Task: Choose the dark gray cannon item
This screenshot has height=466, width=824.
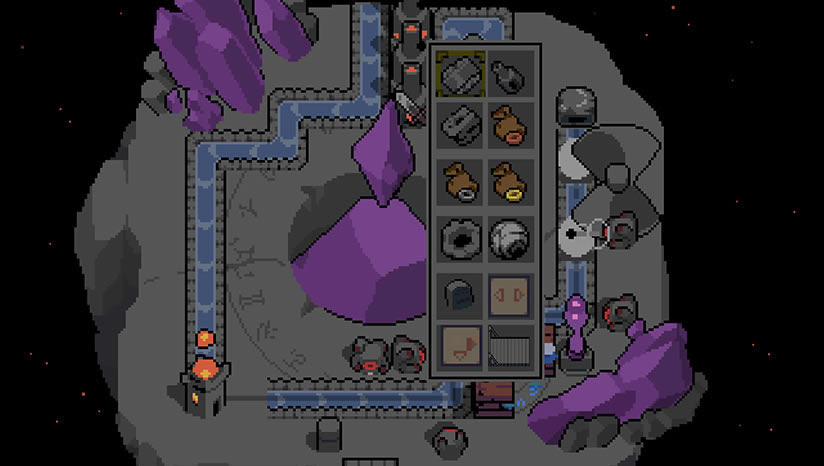Action: click(511, 73)
